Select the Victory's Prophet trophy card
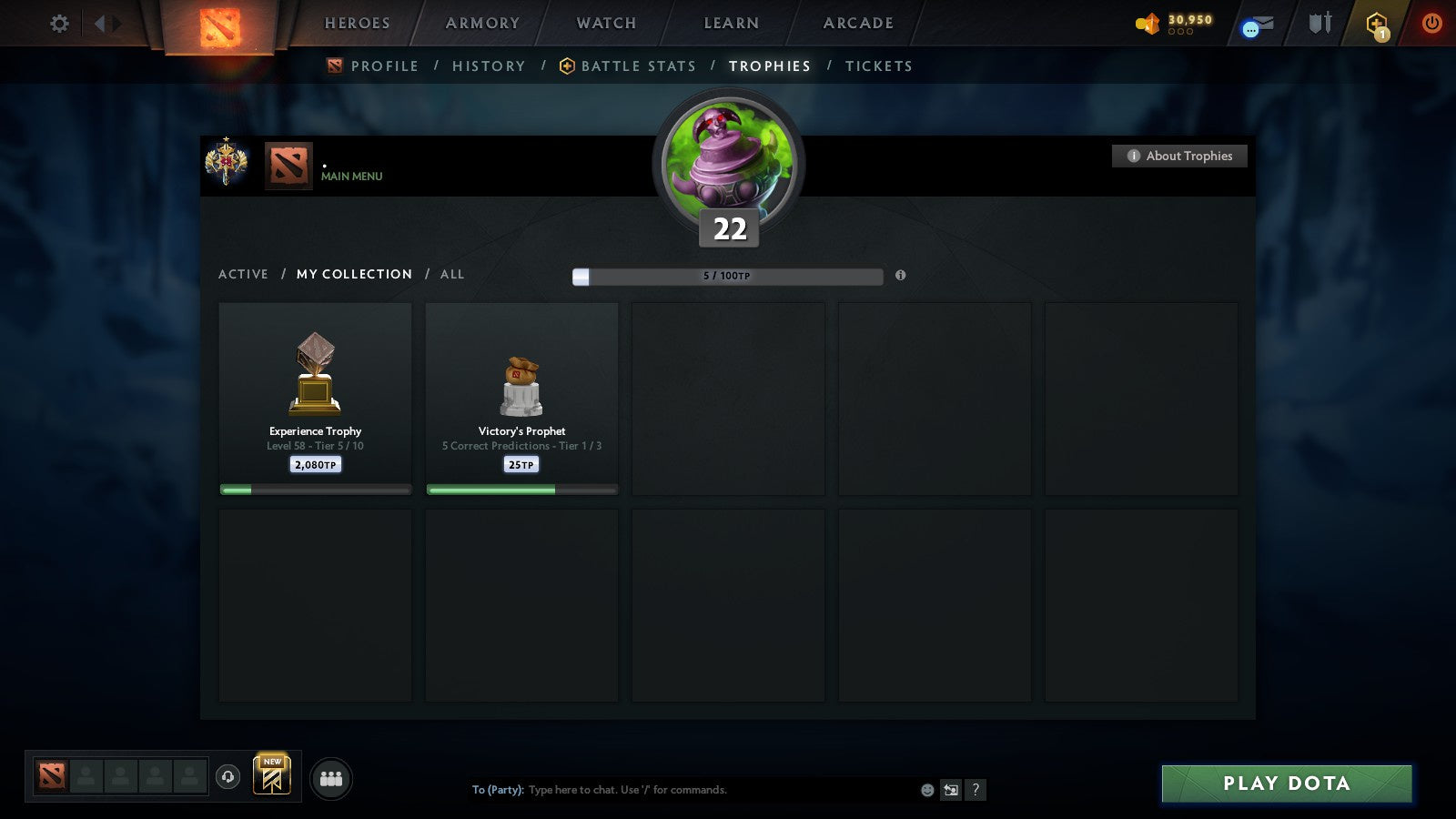The width and height of the screenshot is (1456, 819). (x=521, y=396)
